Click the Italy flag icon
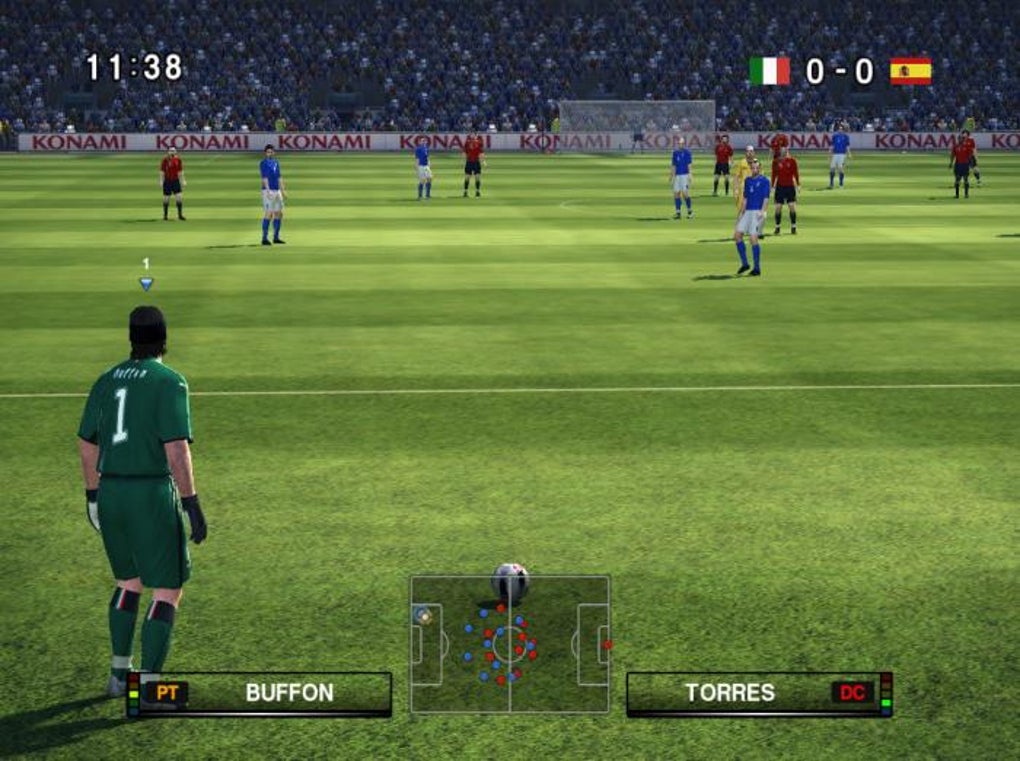 pyautogui.click(x=769, y=71)
